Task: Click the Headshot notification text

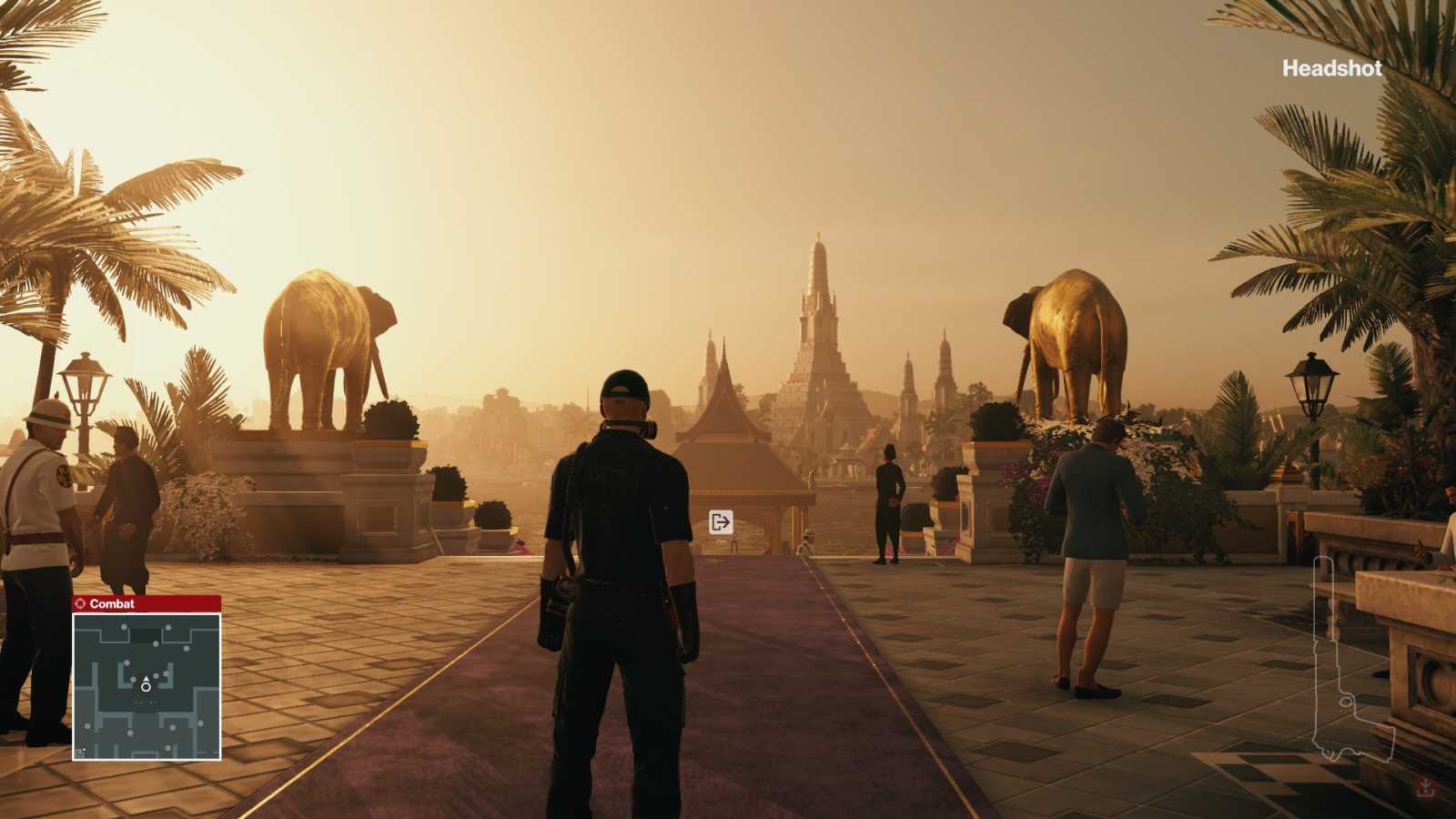Action: [1331, 67]
